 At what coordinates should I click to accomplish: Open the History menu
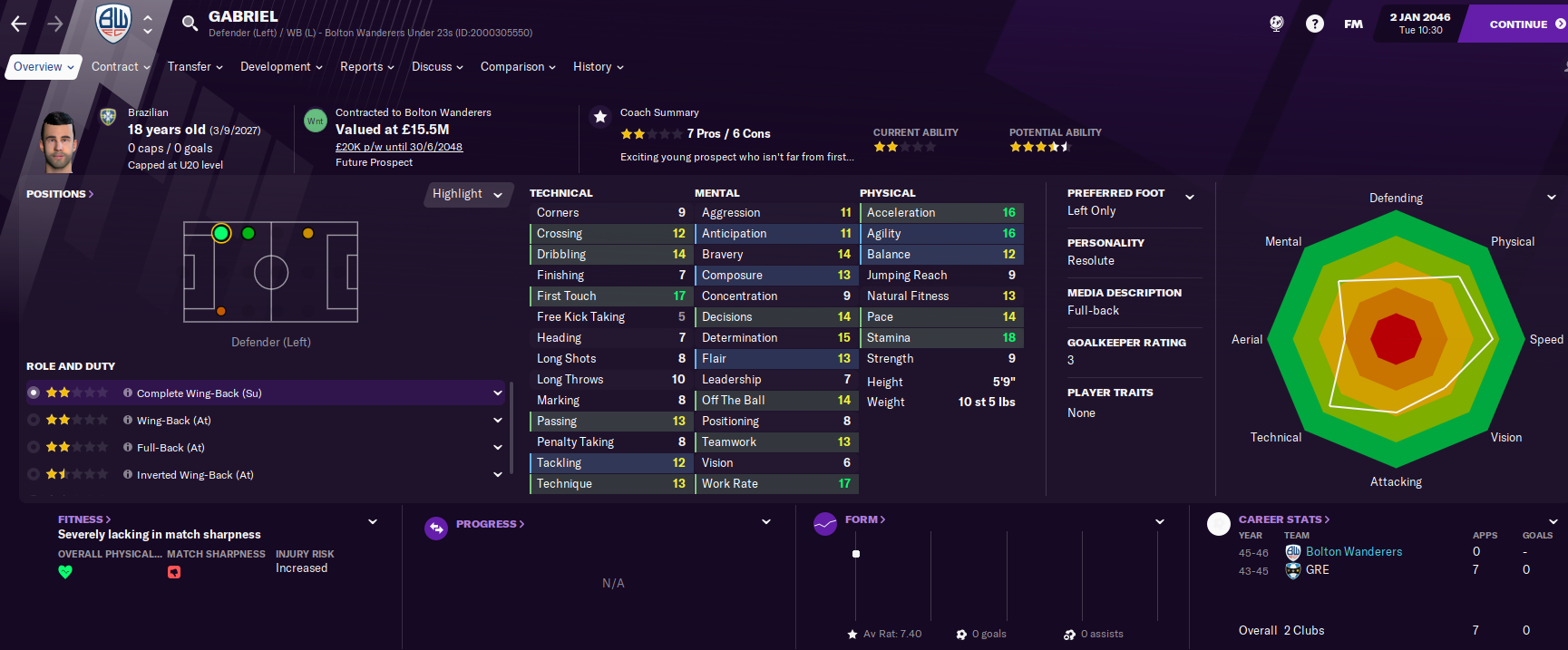point(598,67)
